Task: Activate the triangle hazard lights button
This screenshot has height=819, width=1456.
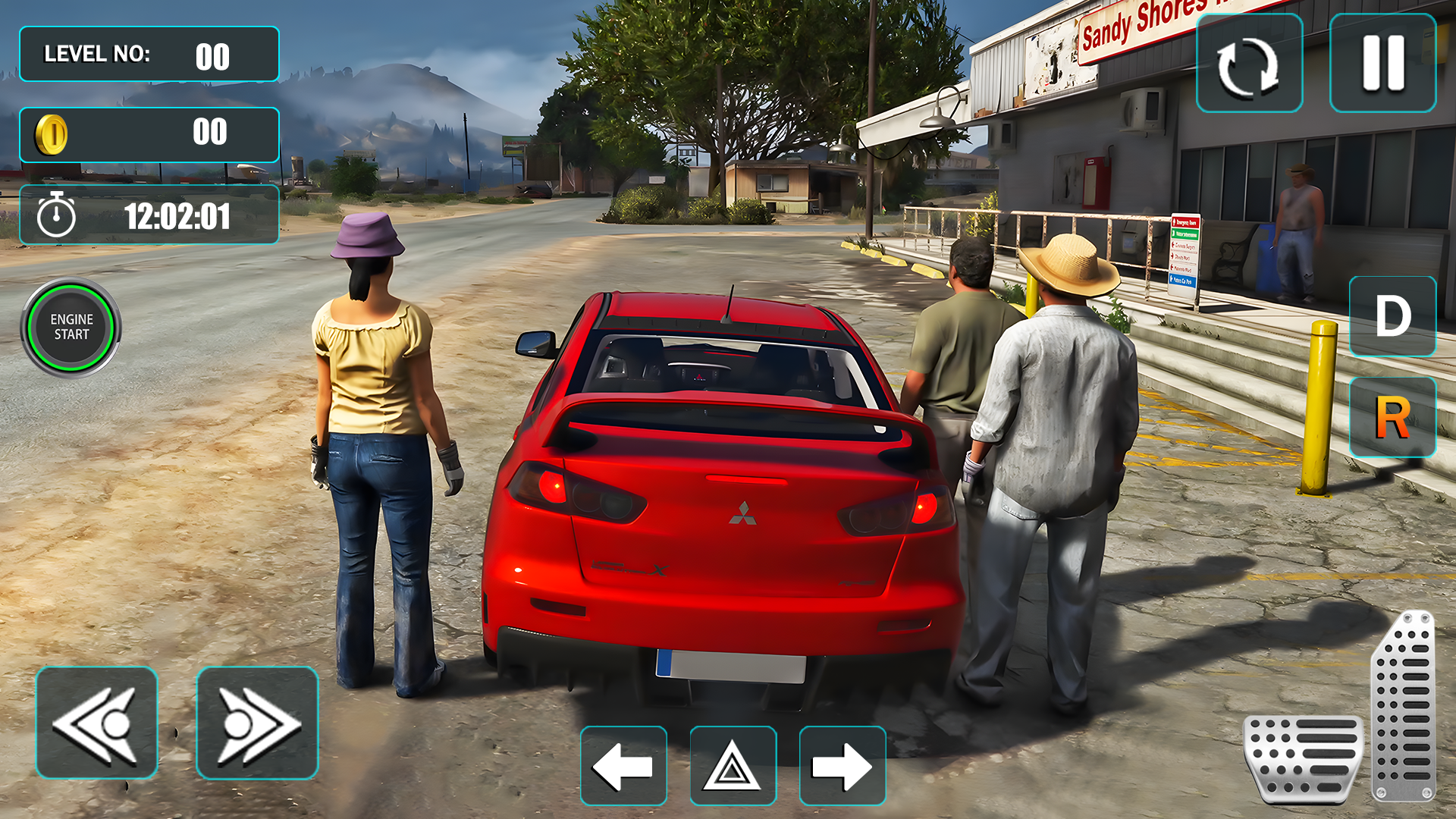Action: [733, 766]
